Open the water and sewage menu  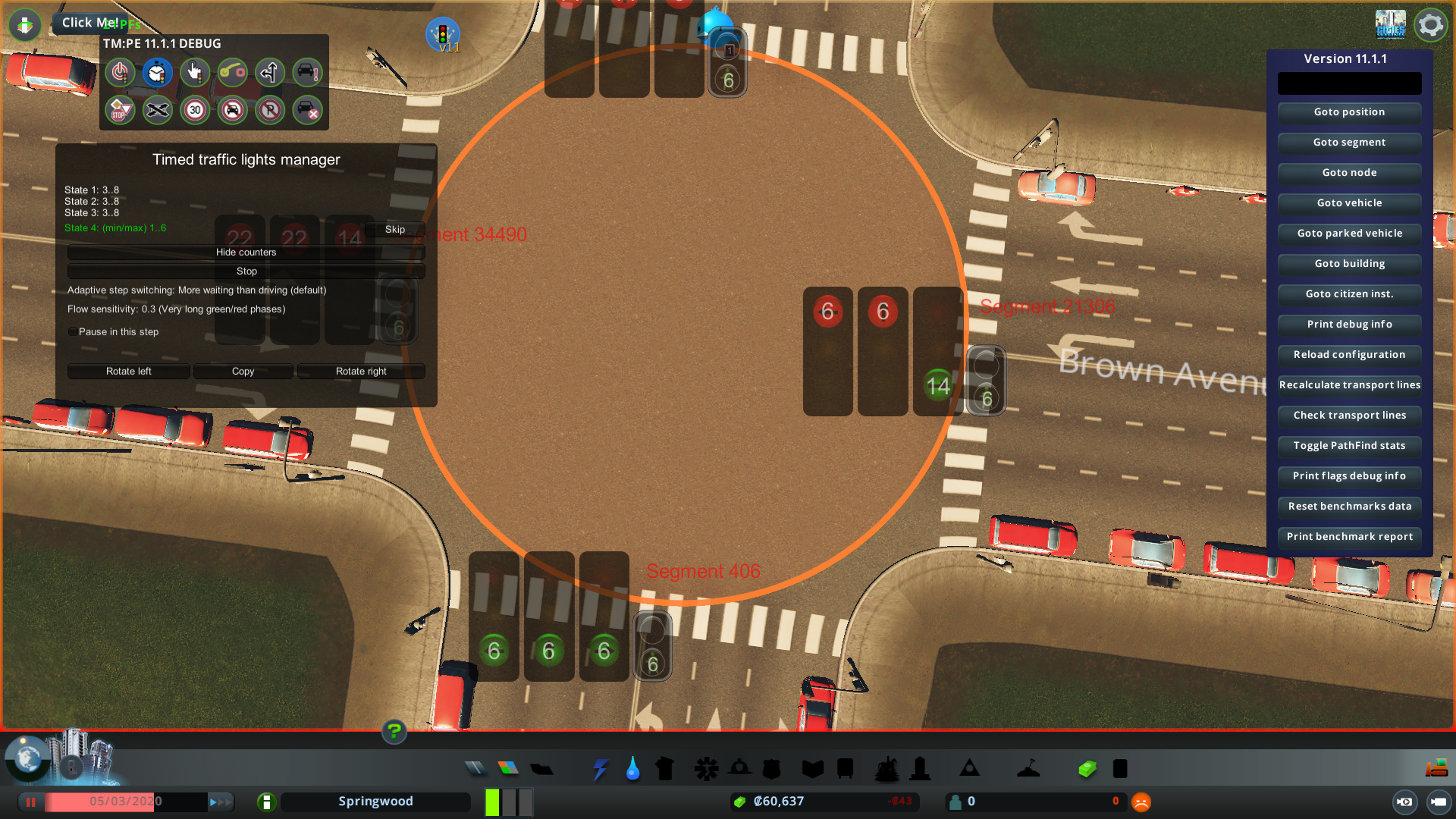pyautogui.click(x=632, y=769)
